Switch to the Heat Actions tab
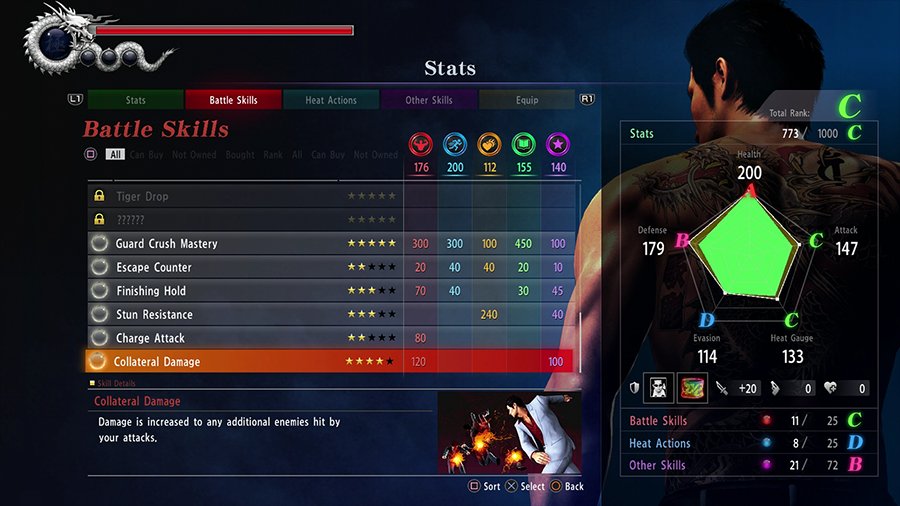 (x=330, y=100)
